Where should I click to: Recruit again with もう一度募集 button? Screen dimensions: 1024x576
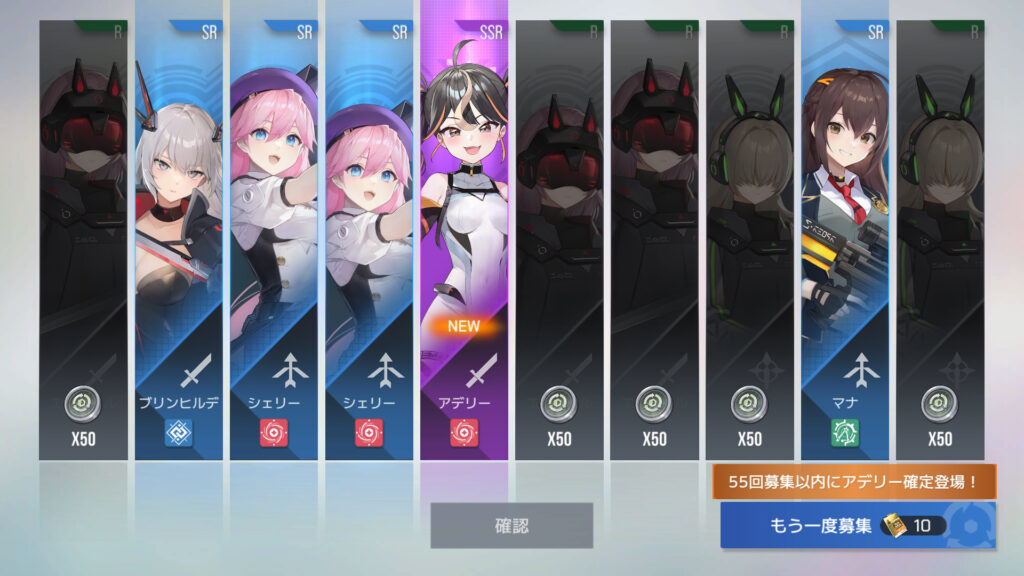tap(857, 526)
